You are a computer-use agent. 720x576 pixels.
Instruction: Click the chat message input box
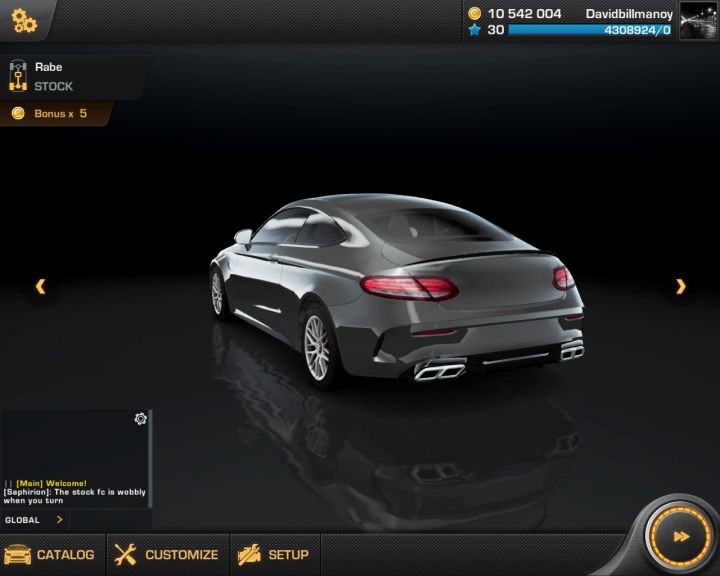pyautogui.click(x=110, y=520)
